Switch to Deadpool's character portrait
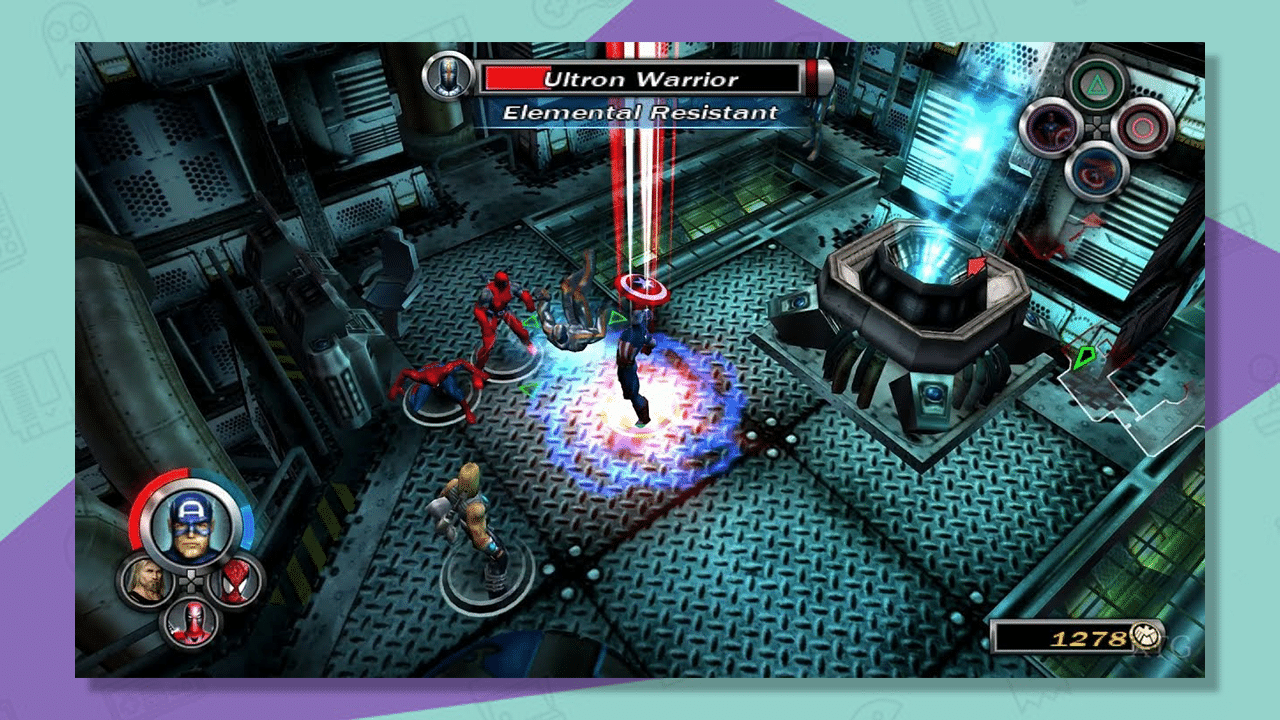1280x720 pixels. pyautogui.click(x=192, y=621)
